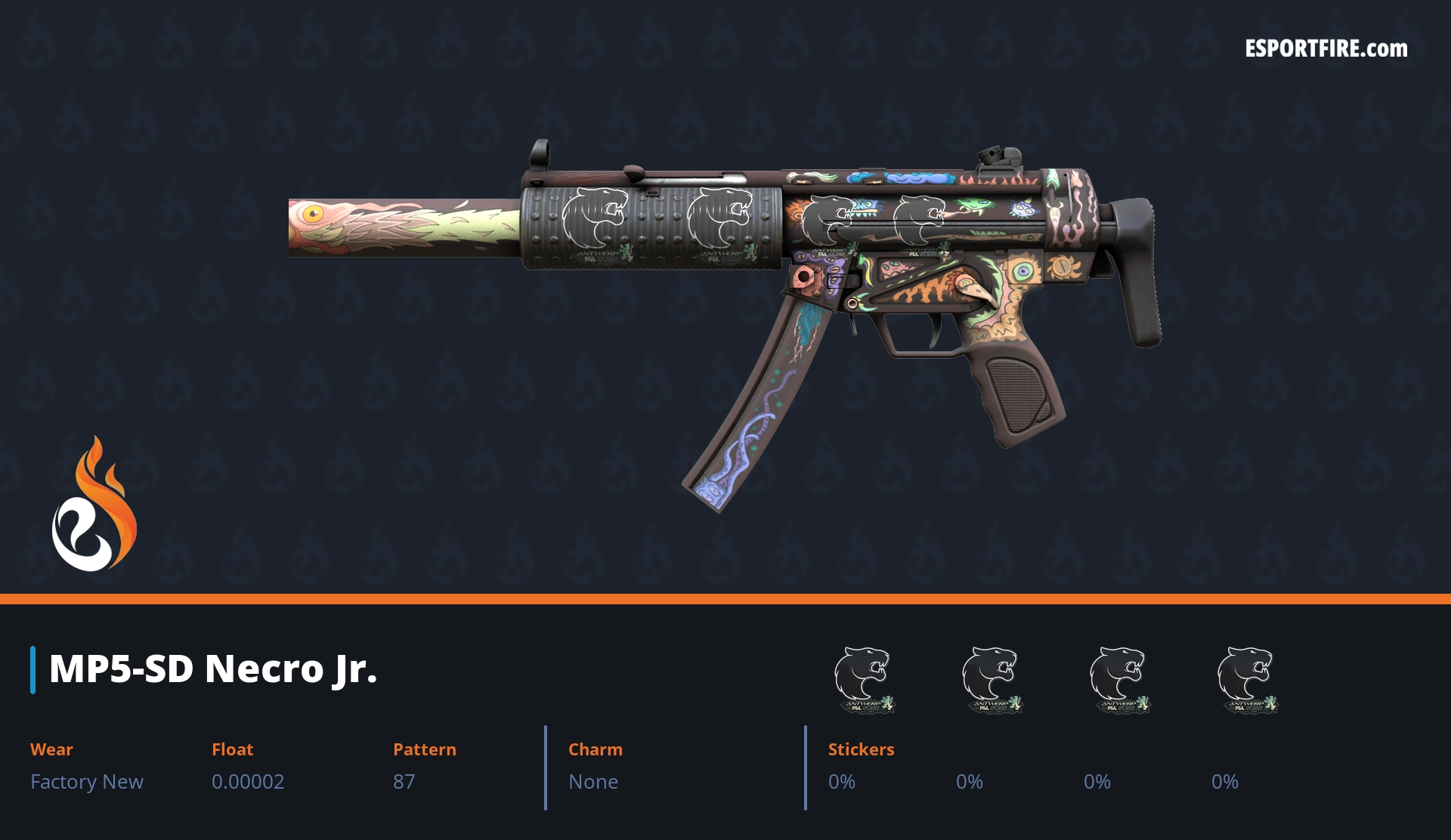
Task: Click the Esportfire flame logo
Action: pyautogui.click(x=94, y=505)
